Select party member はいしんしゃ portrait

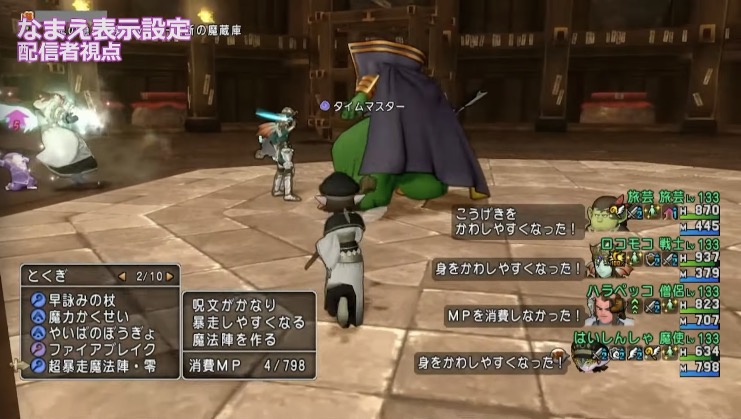tap(604, 355)
